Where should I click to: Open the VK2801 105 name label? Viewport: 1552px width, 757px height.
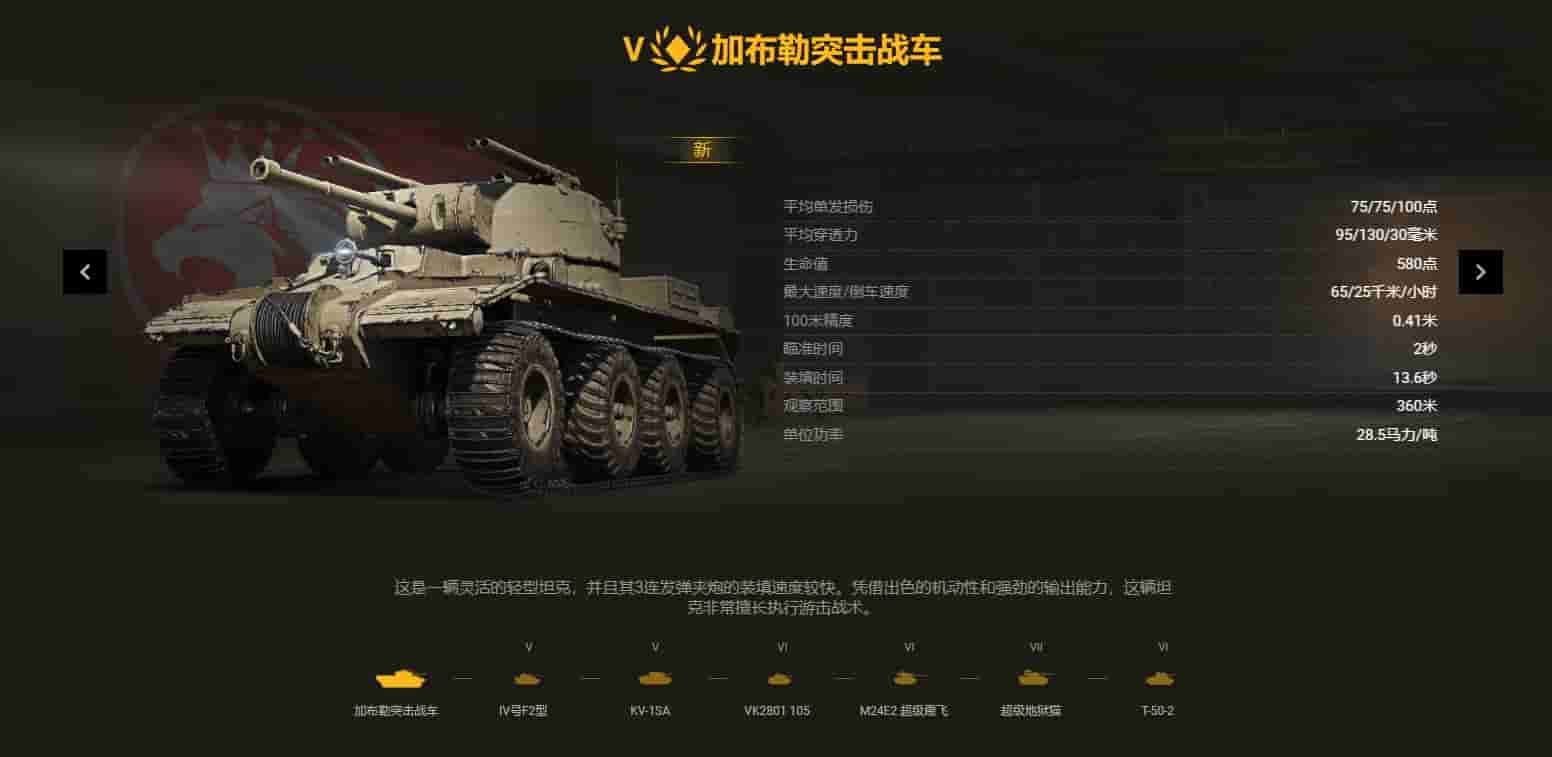click(x=780, y=711)
